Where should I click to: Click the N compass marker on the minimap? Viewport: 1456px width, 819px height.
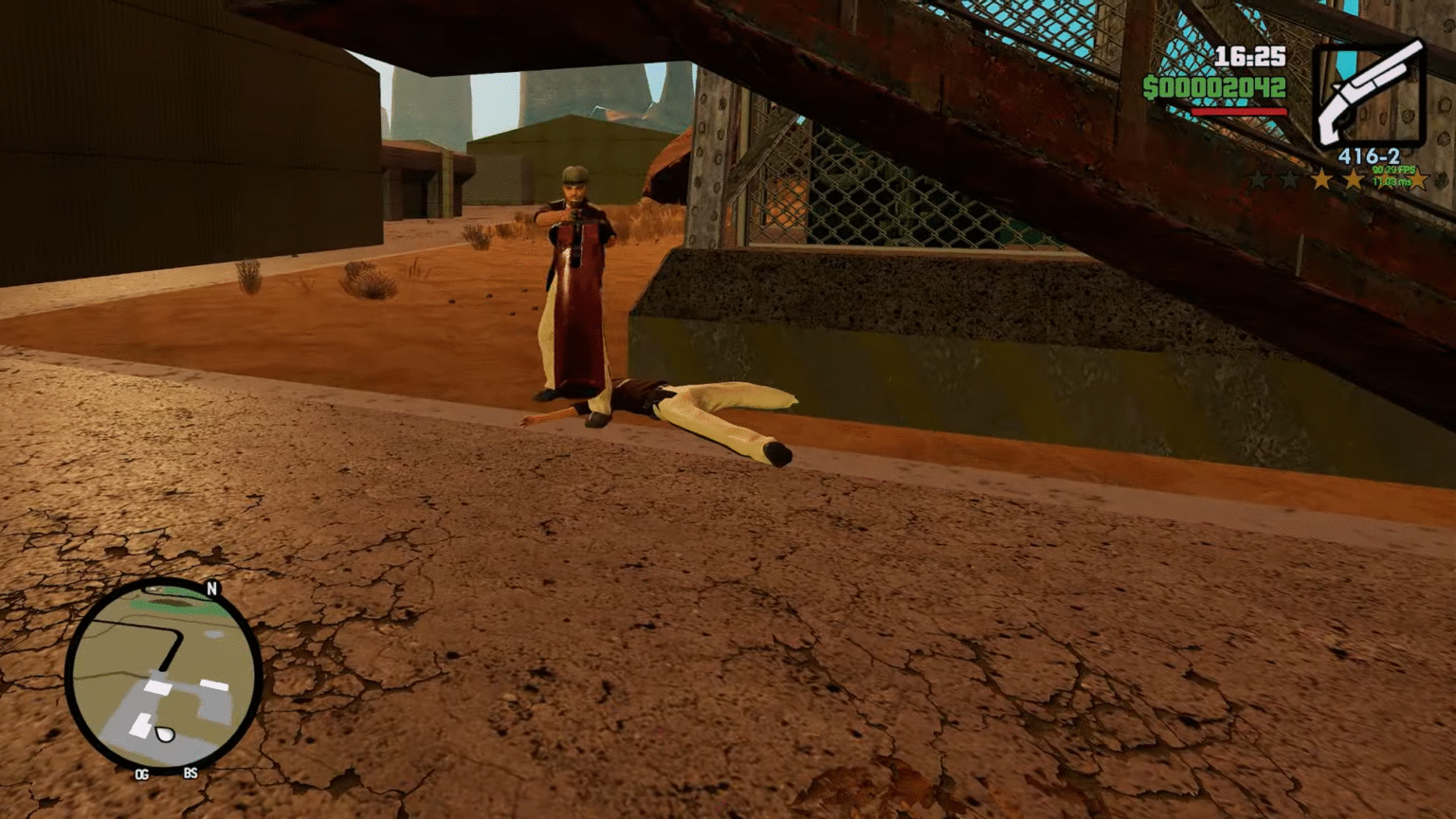[x=211, y=587]
